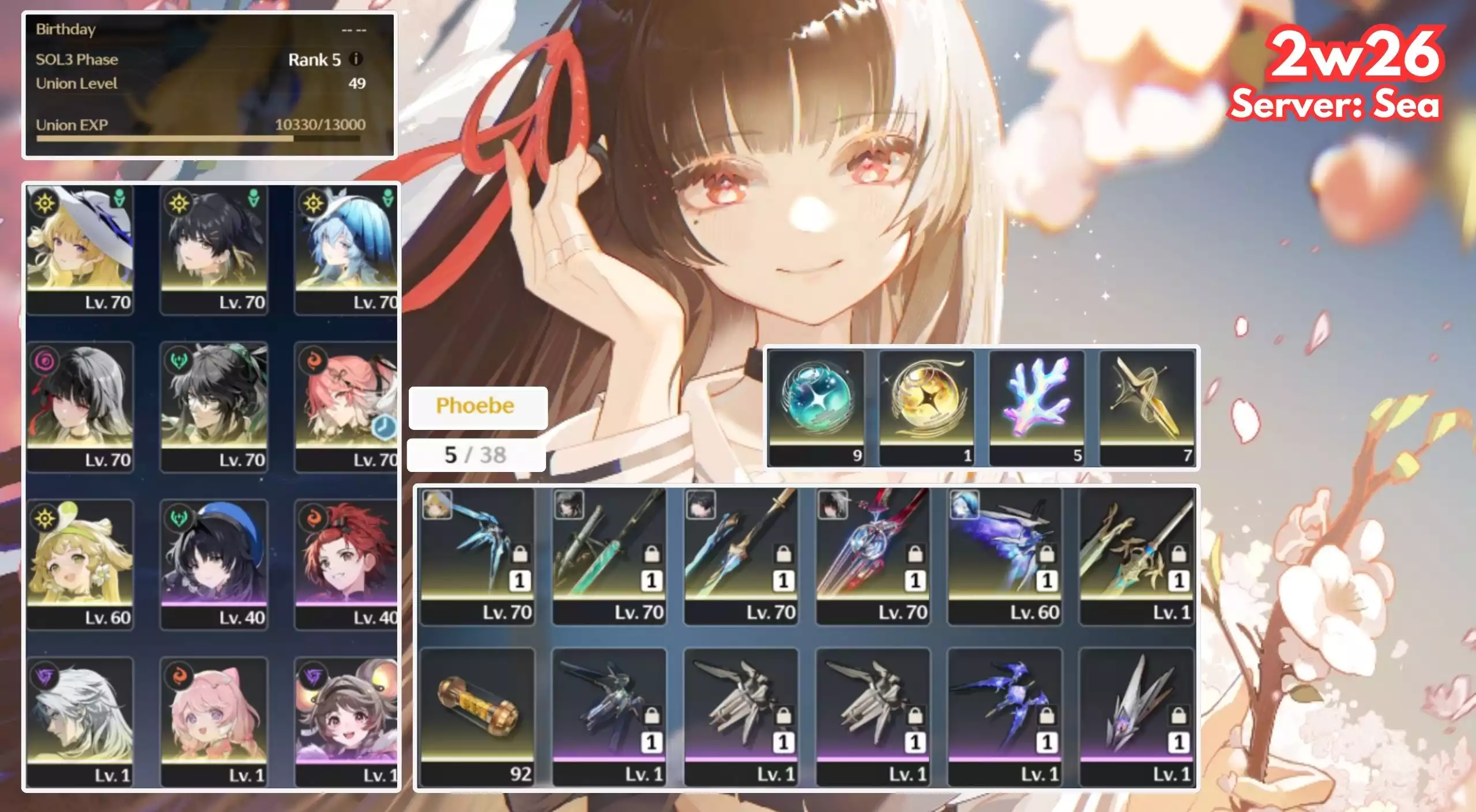Choose the green-bladed sword Lv. 70

pos(609,556)
